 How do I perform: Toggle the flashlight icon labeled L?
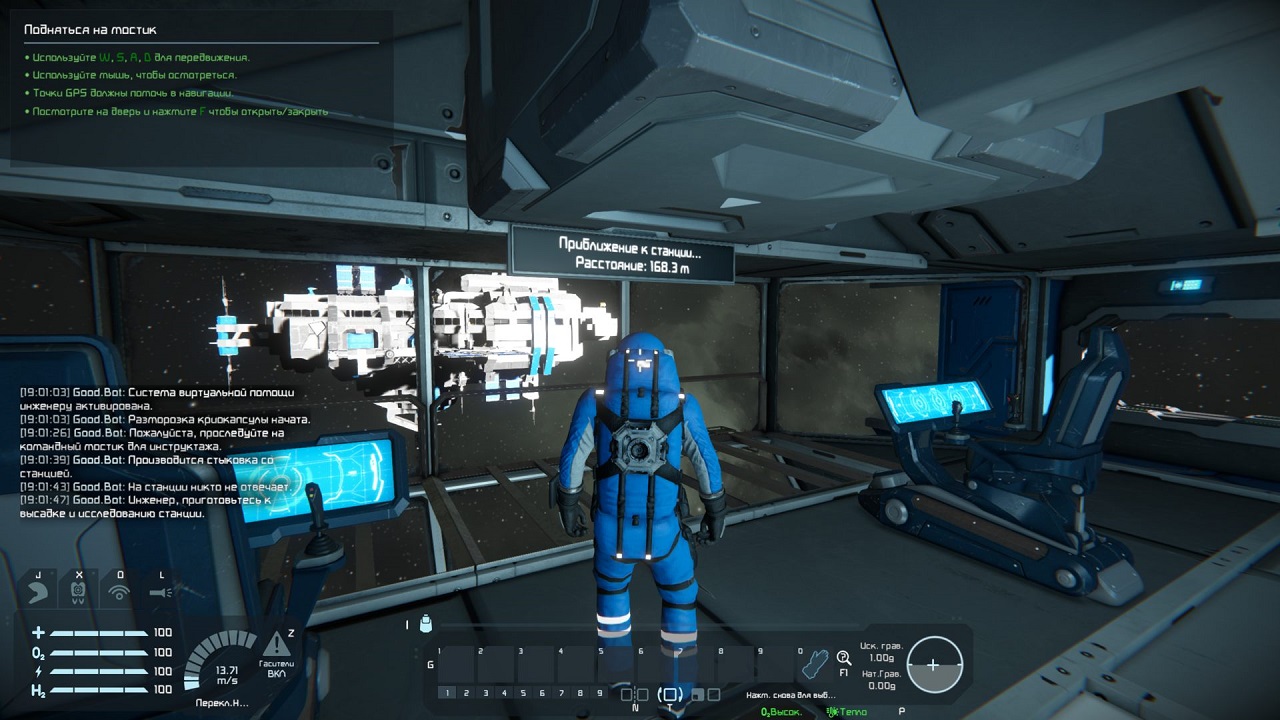(x=160, y=590)
